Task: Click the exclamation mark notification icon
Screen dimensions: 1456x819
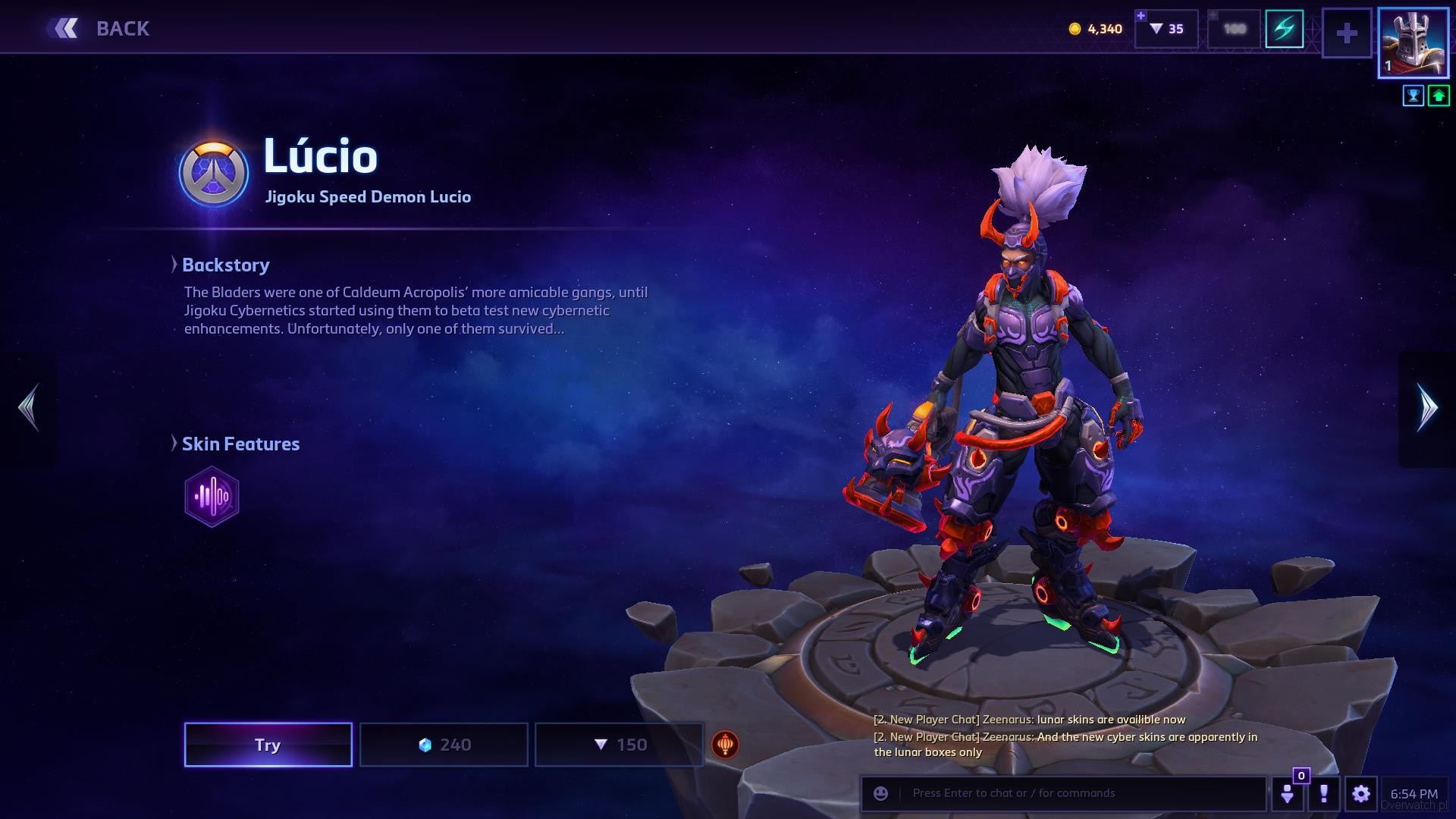Action: (x=1324, y=794)
